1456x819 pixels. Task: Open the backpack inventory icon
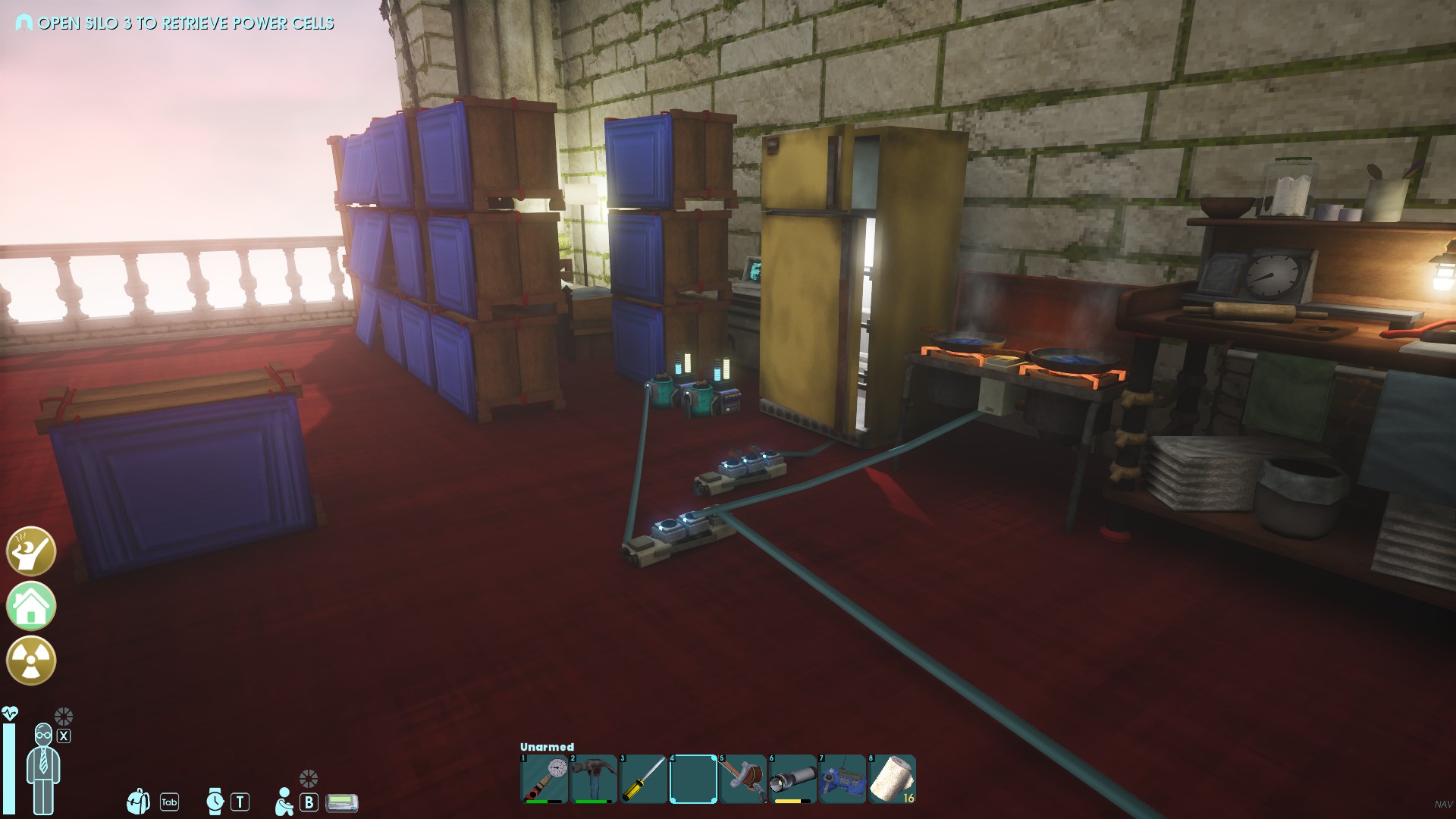tap(139, 801)
